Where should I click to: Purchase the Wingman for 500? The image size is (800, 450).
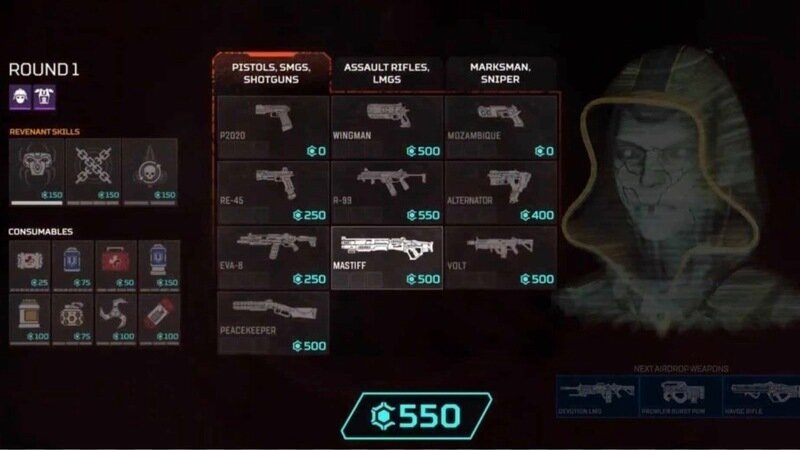point(386,127)
